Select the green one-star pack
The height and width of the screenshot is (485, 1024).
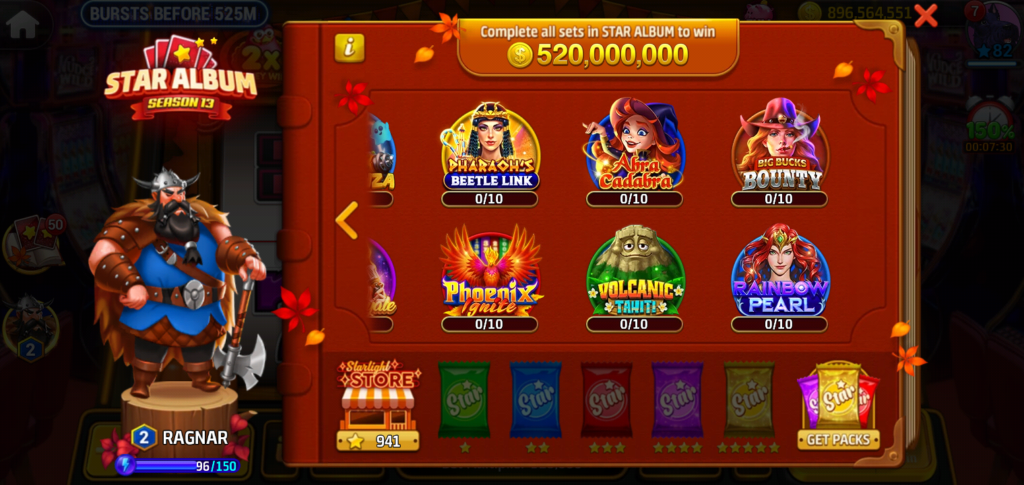464,400
